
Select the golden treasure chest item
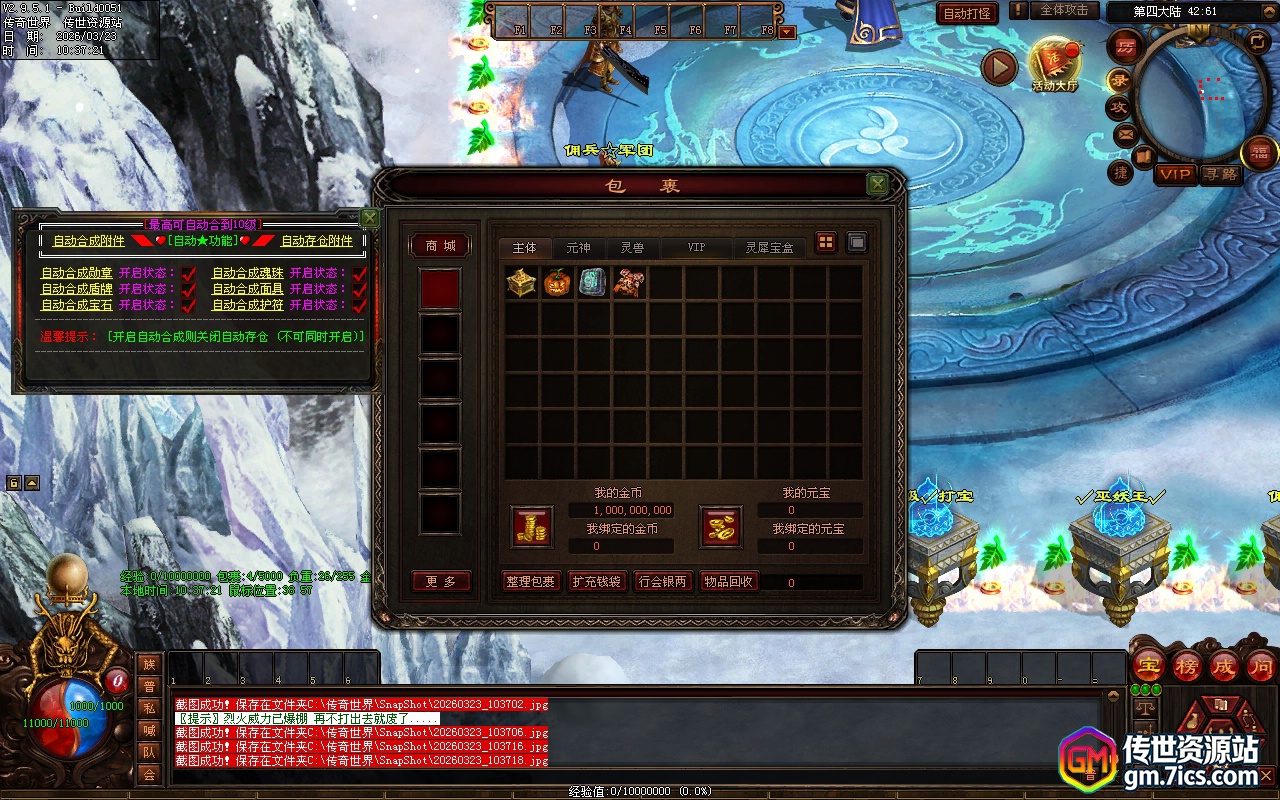[521, 283]
